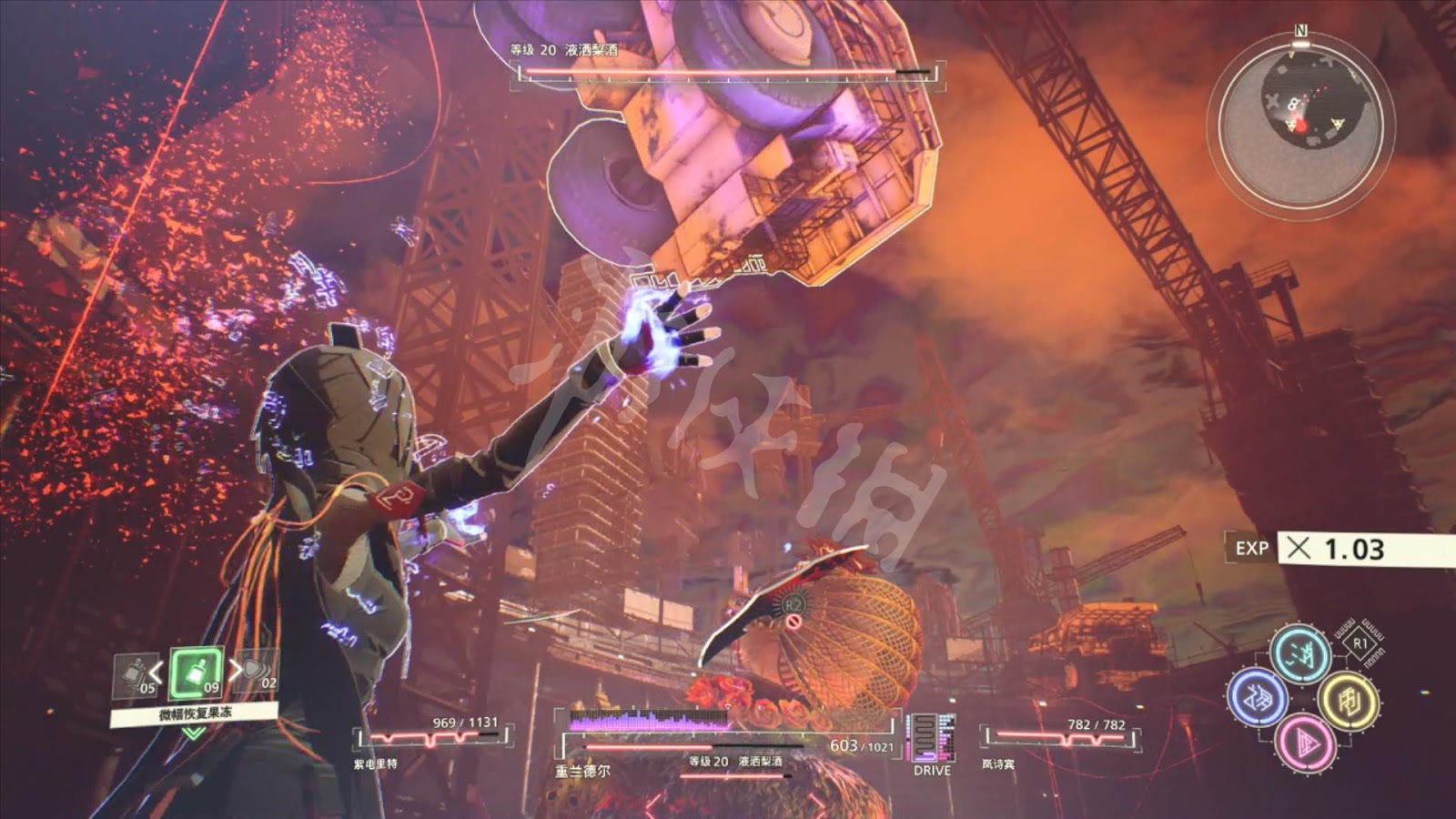
Task: Select the item slot with count 02
Action: 258,672
